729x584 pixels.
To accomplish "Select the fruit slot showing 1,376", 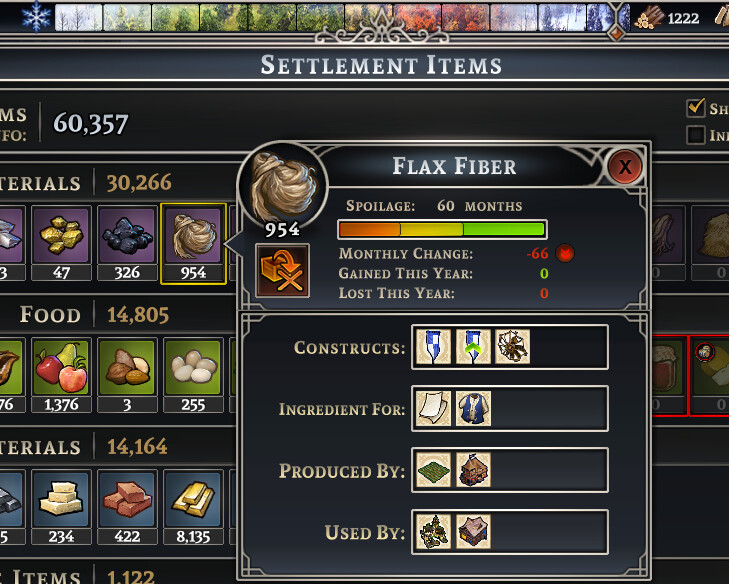I will (62, 370).
